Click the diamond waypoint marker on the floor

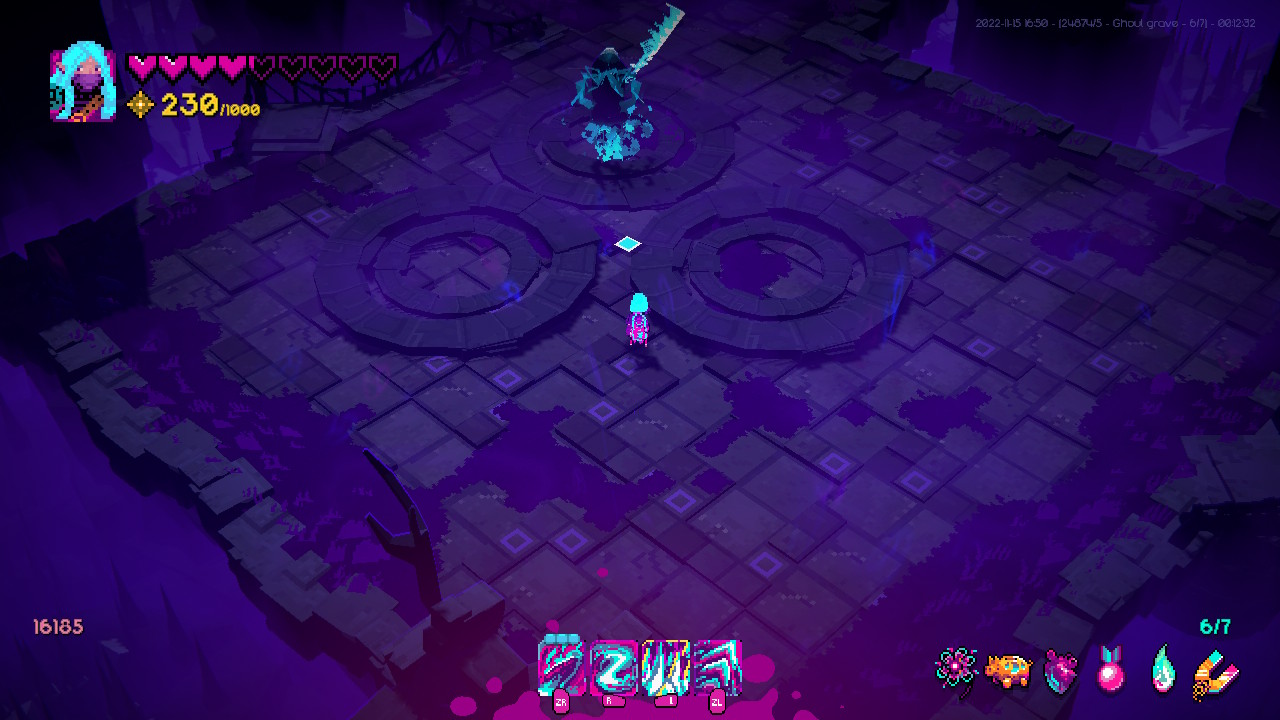click(x=627, y=243)
